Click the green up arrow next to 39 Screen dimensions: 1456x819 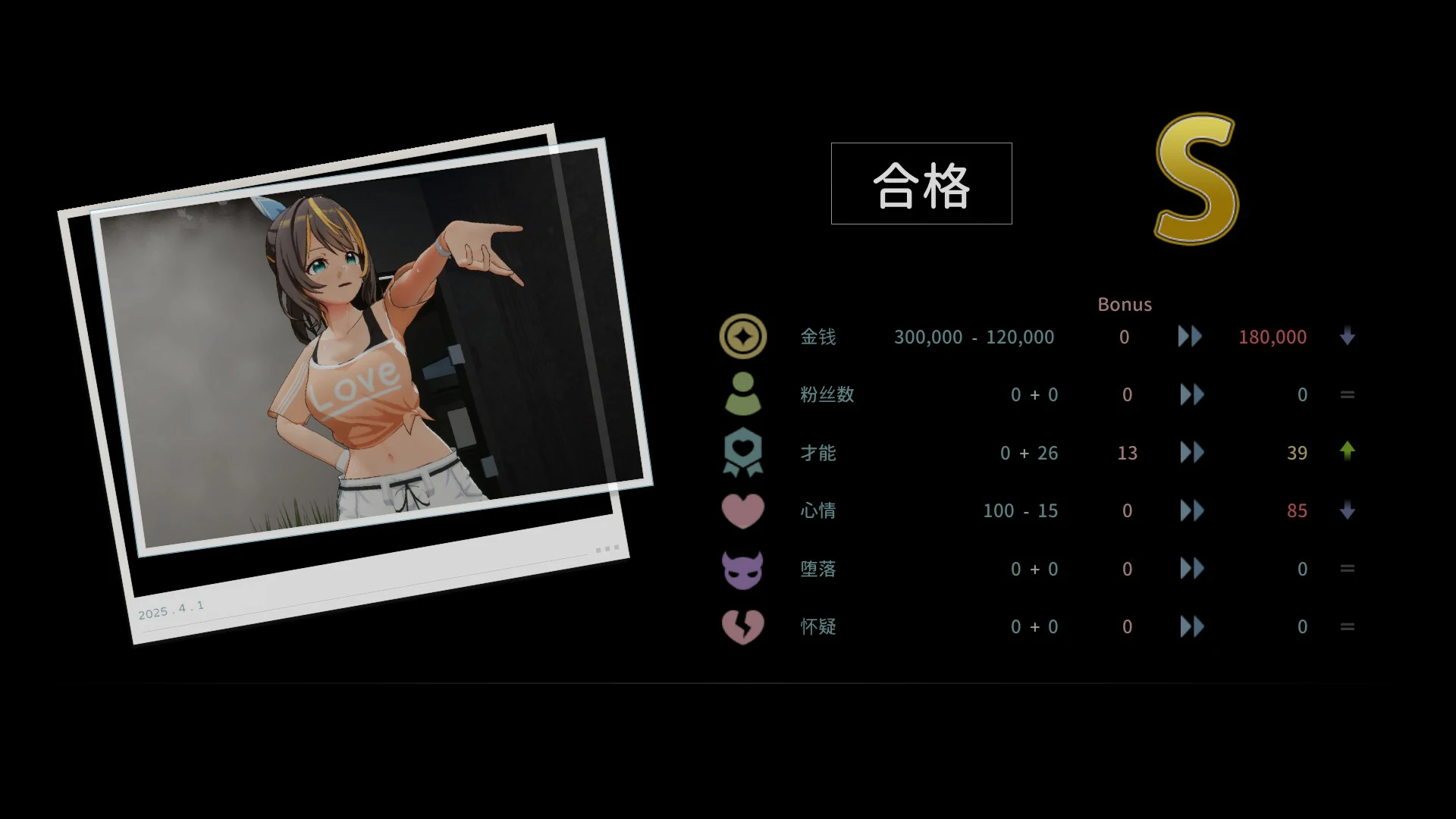(x=1348, y=452)
